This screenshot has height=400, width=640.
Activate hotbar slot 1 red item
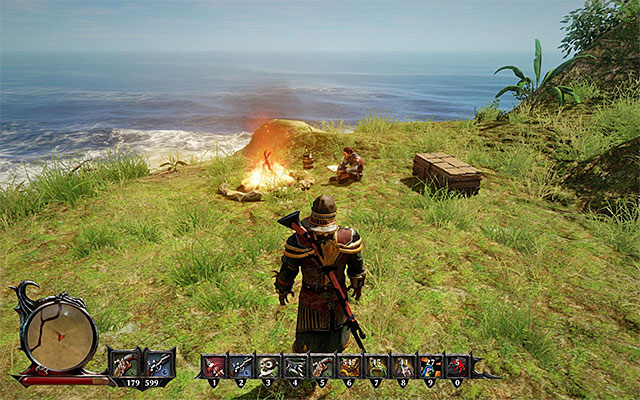[214, 367]
